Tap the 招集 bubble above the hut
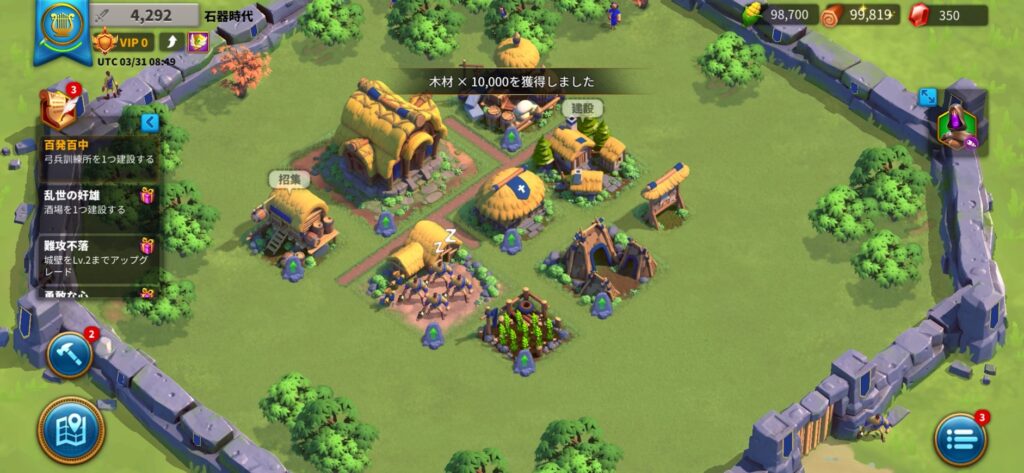Screen dimensions: 1024x473 (x=289, y=179)
